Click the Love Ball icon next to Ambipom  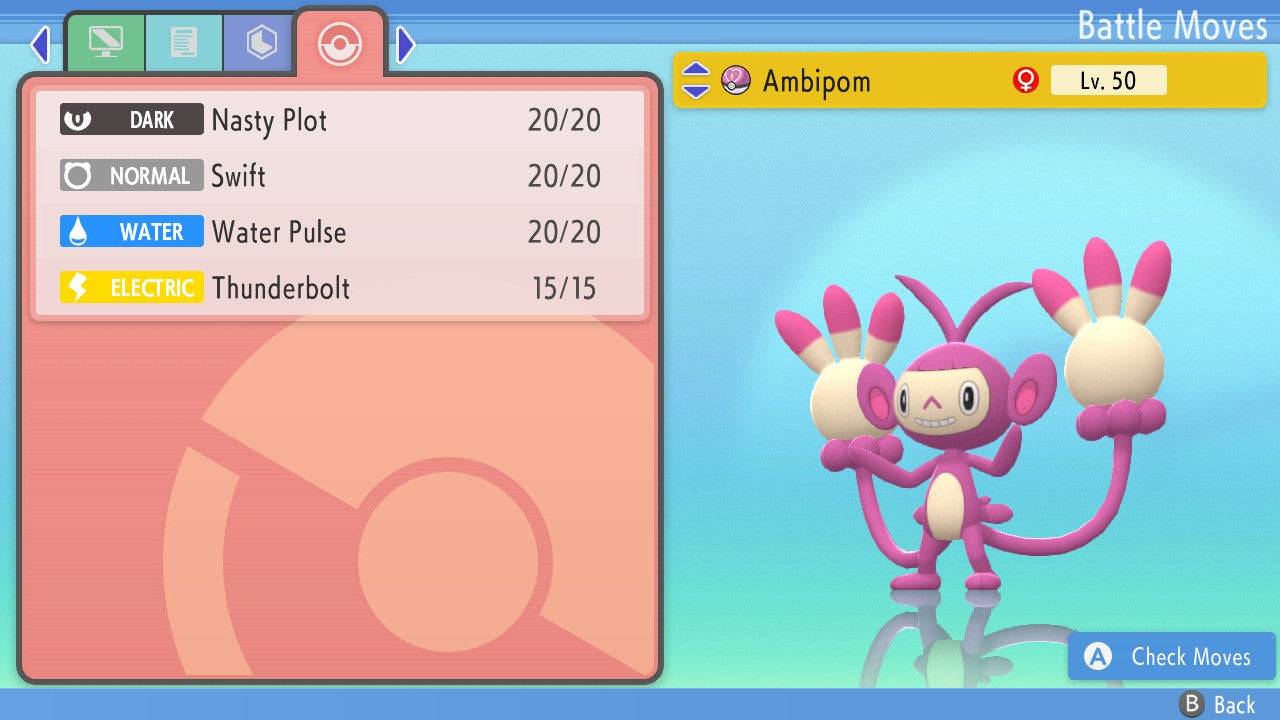coord(737,80)
